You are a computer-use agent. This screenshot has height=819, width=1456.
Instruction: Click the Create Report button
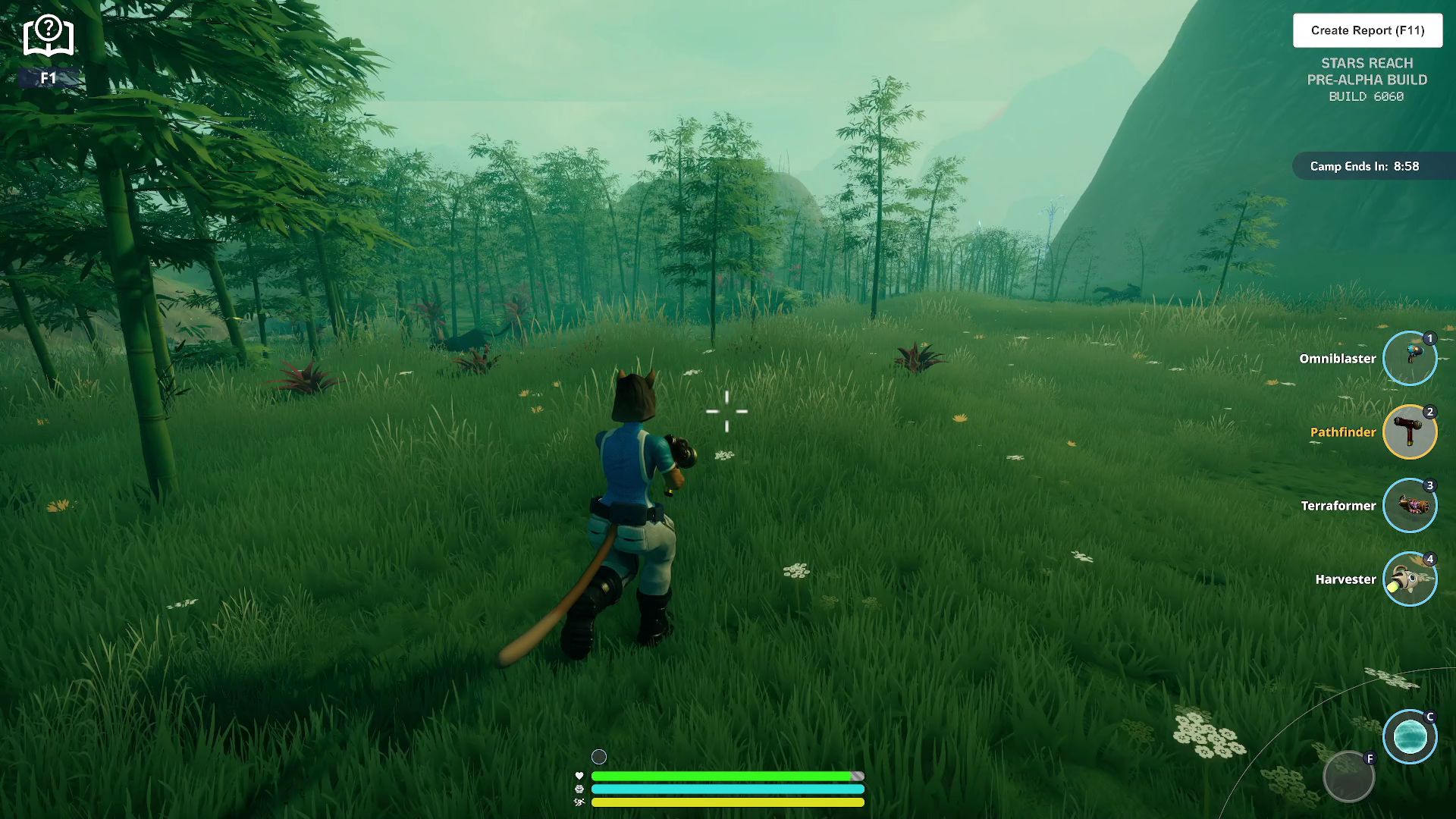pos(1367,30)
